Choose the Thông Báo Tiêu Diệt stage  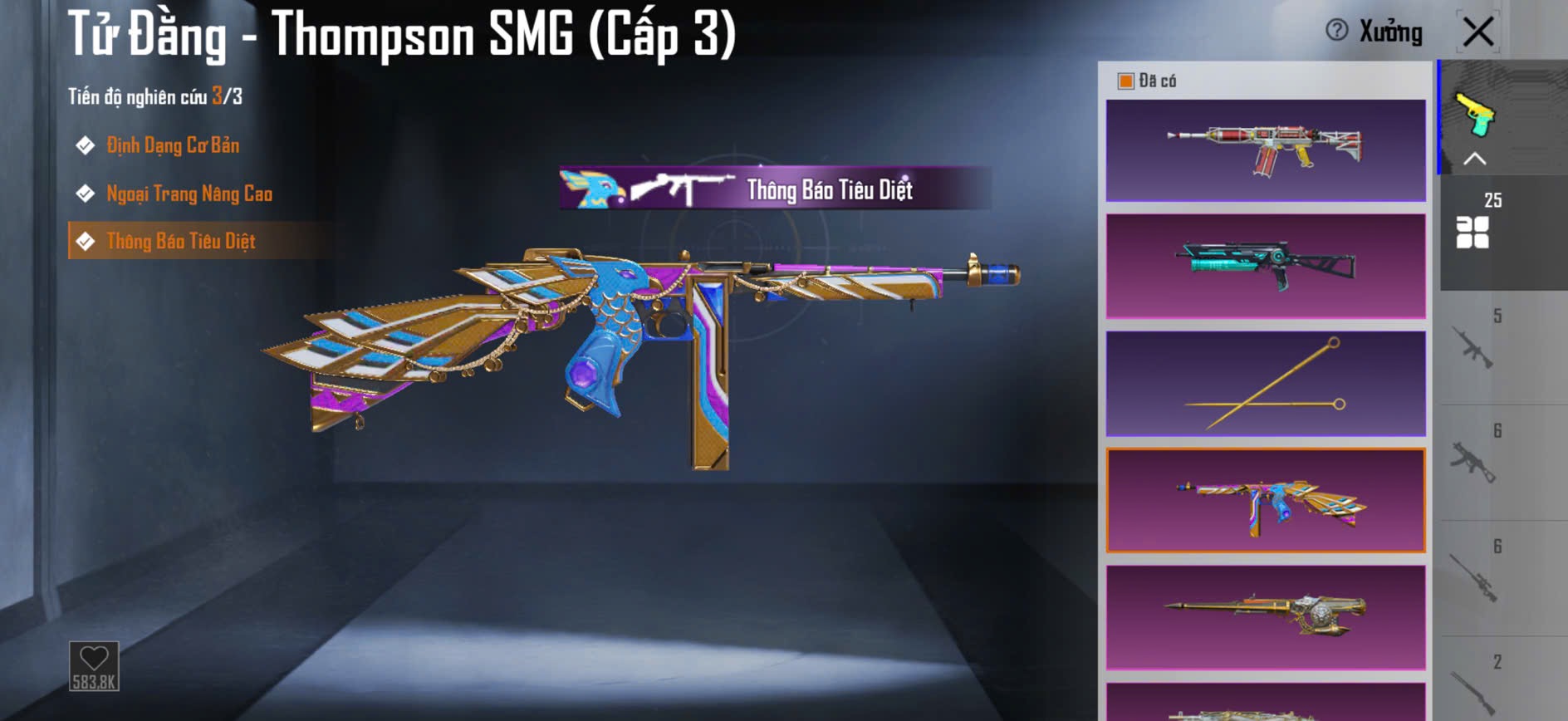tap(180, 242)
